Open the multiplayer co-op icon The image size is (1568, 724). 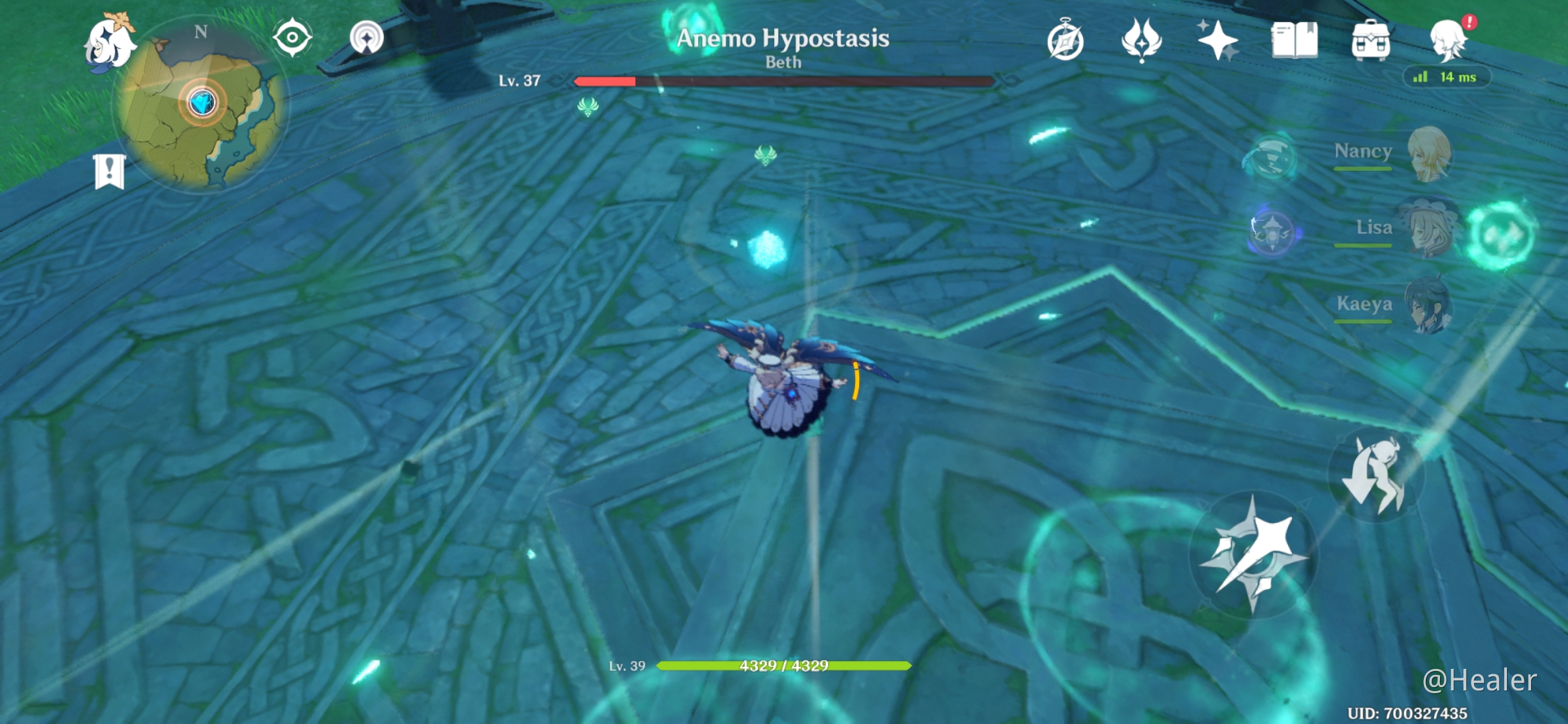pyautogui.click(x=367, y=38)
